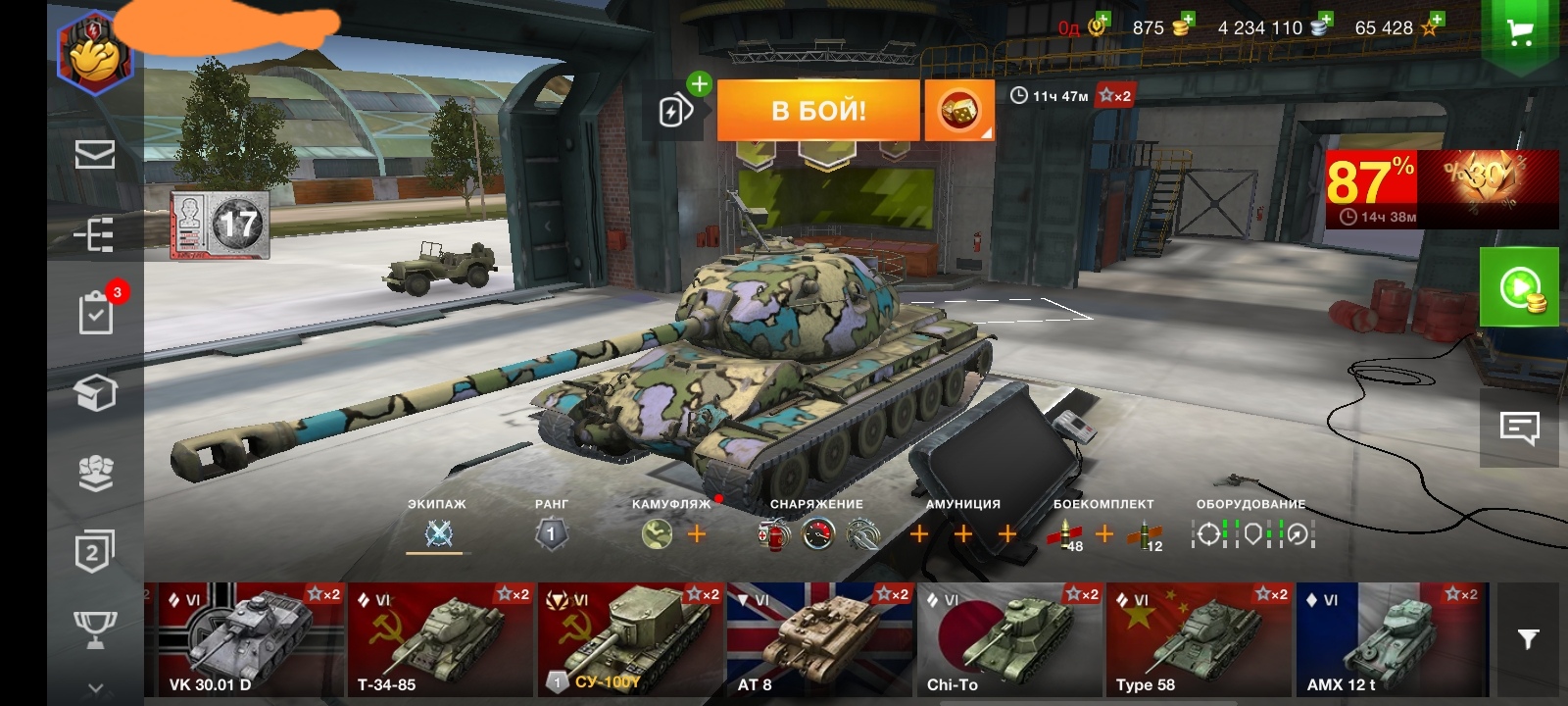The image size is (1568, 706).
Task: Open the player profile avatar
Action: point(95,51)
